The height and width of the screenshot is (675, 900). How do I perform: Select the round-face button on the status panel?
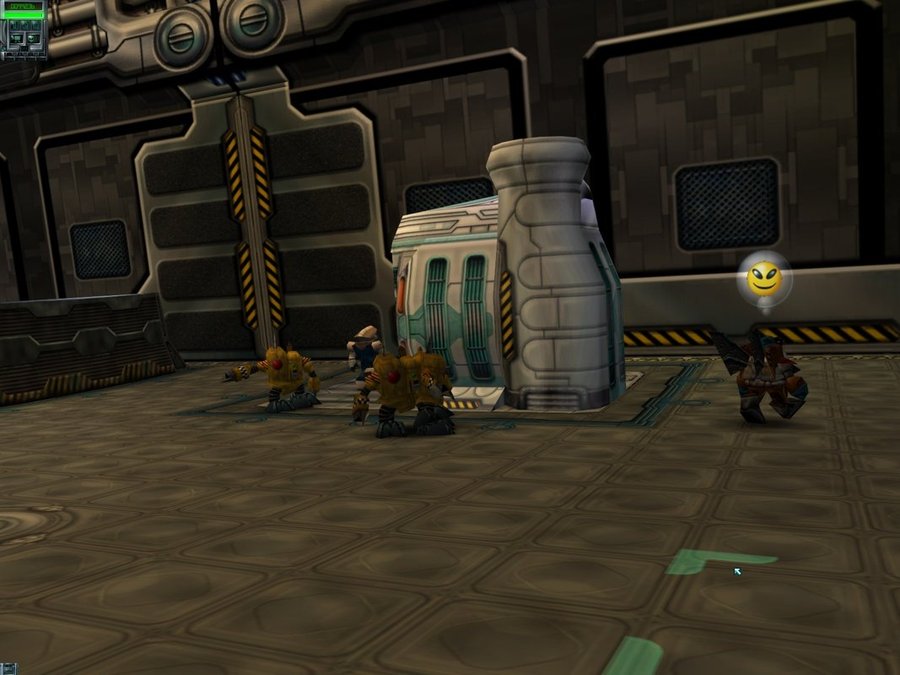33,38
